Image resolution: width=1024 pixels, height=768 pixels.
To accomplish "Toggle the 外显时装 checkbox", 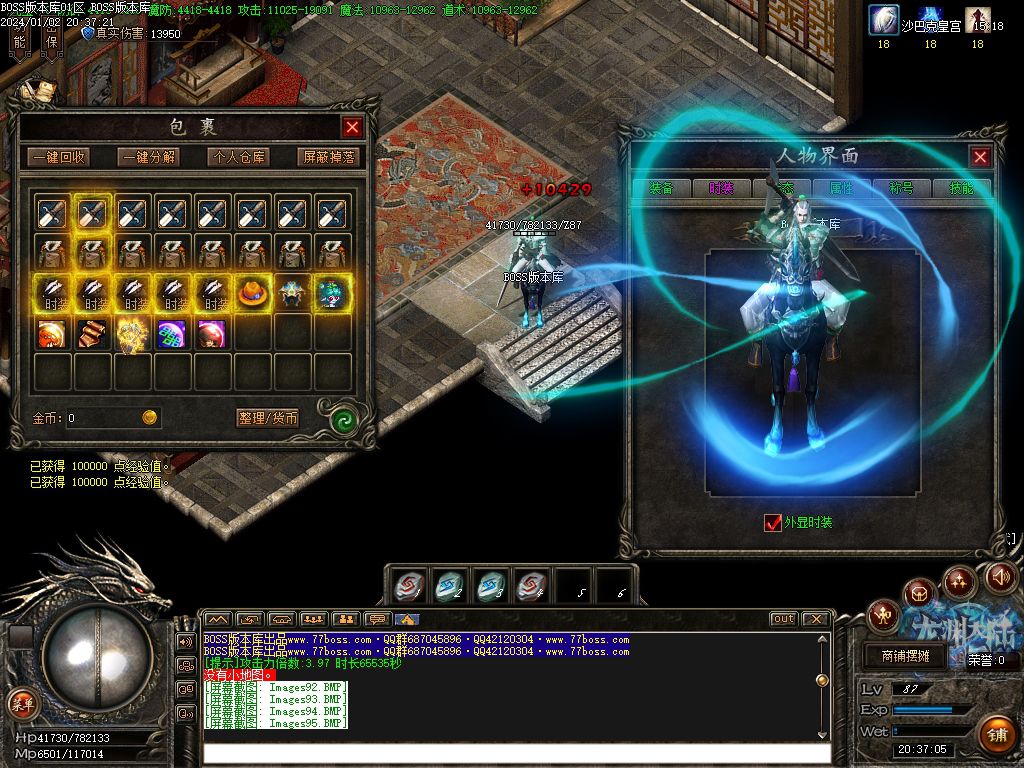I will click(772, 522).
